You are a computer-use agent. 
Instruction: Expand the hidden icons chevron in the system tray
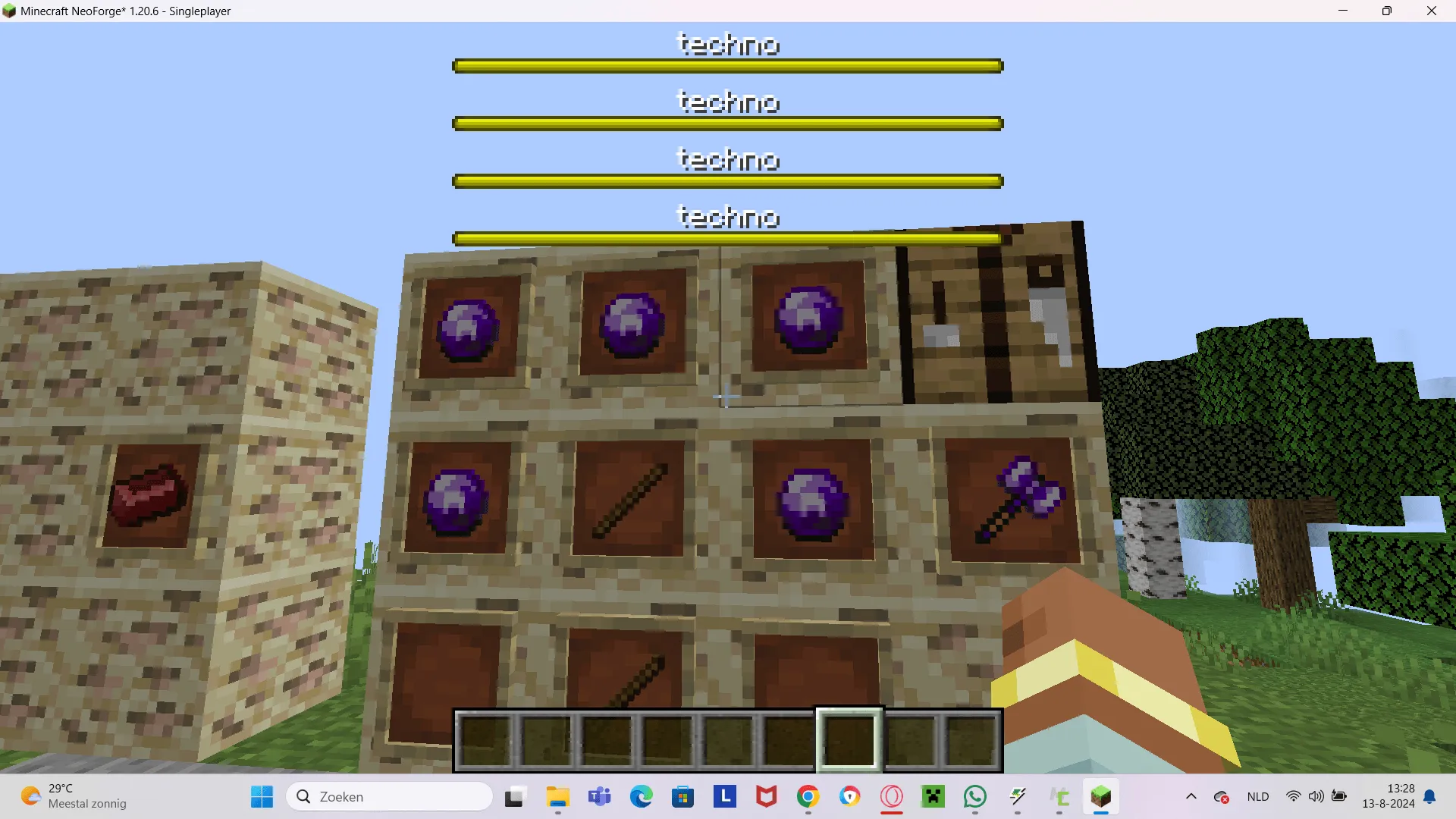[x=1192, y=797]
